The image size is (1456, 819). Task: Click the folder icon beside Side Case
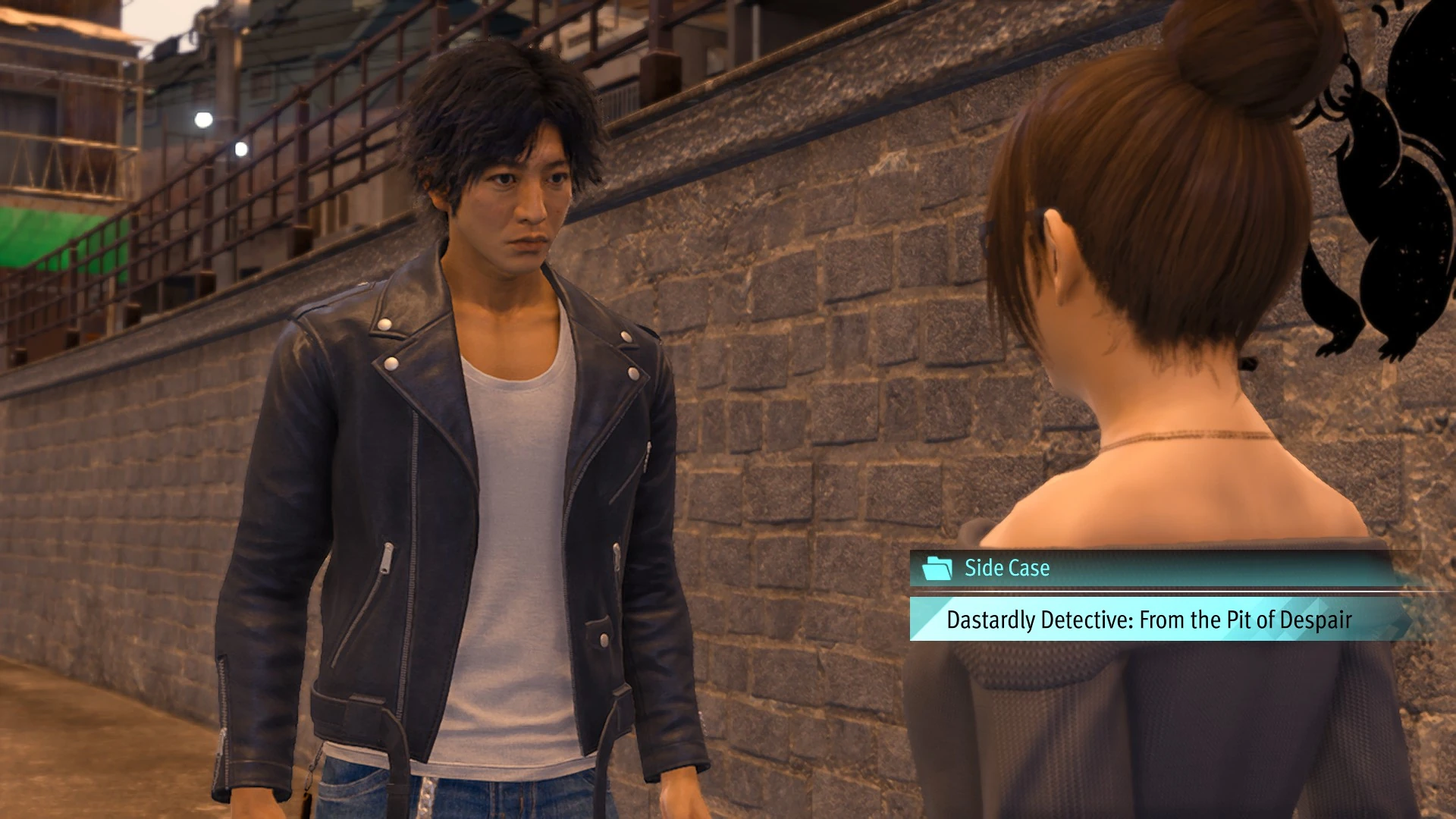[x=937, y=568]
